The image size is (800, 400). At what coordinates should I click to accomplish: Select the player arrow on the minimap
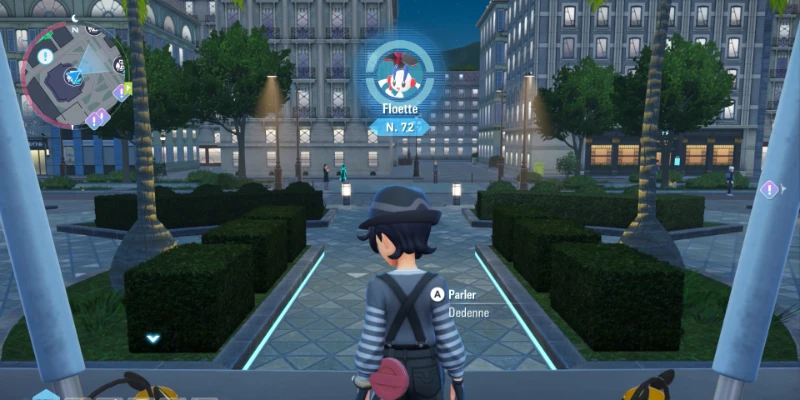point(73,74)
